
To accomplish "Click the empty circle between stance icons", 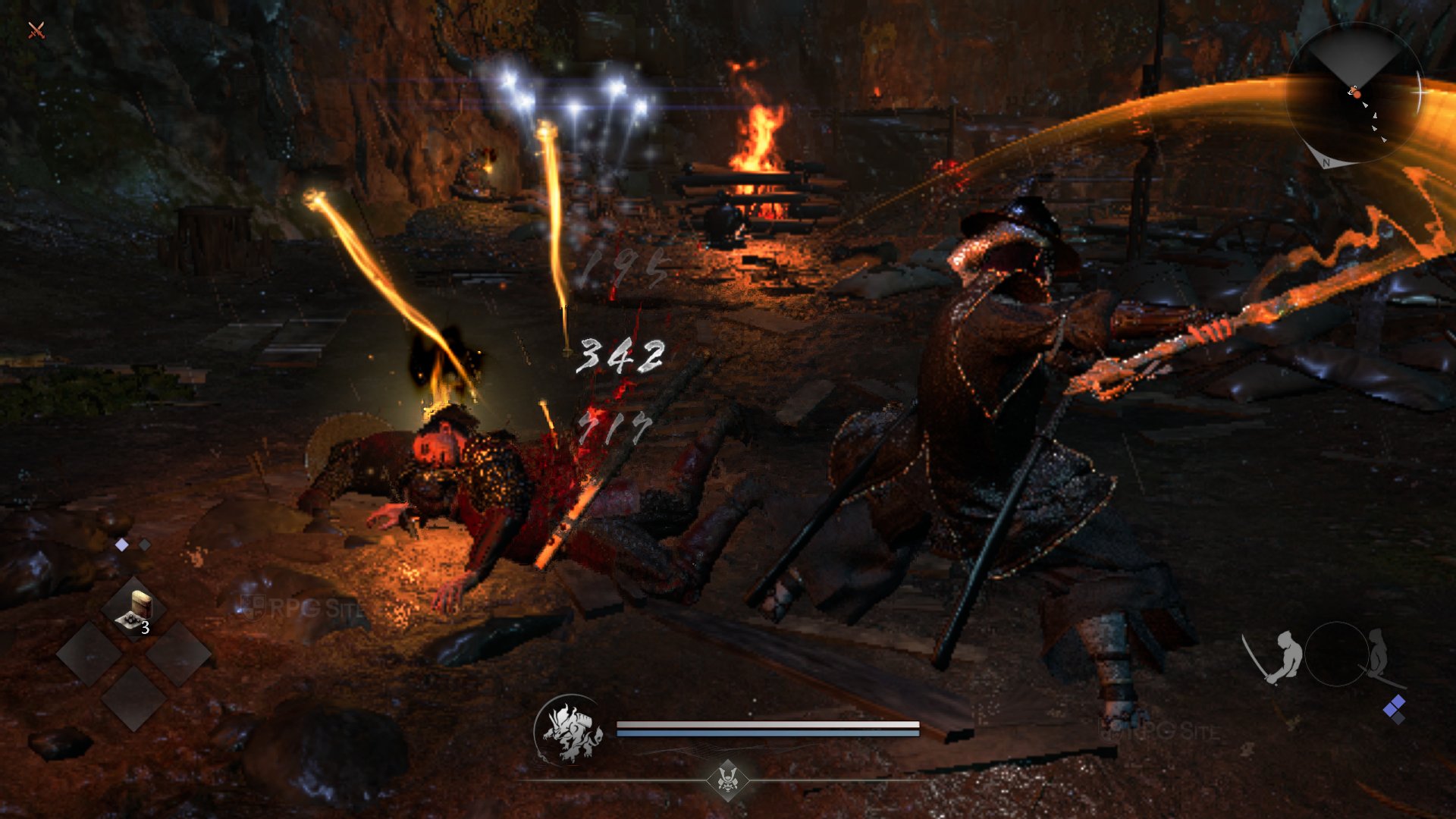I will click(1336, 654).
